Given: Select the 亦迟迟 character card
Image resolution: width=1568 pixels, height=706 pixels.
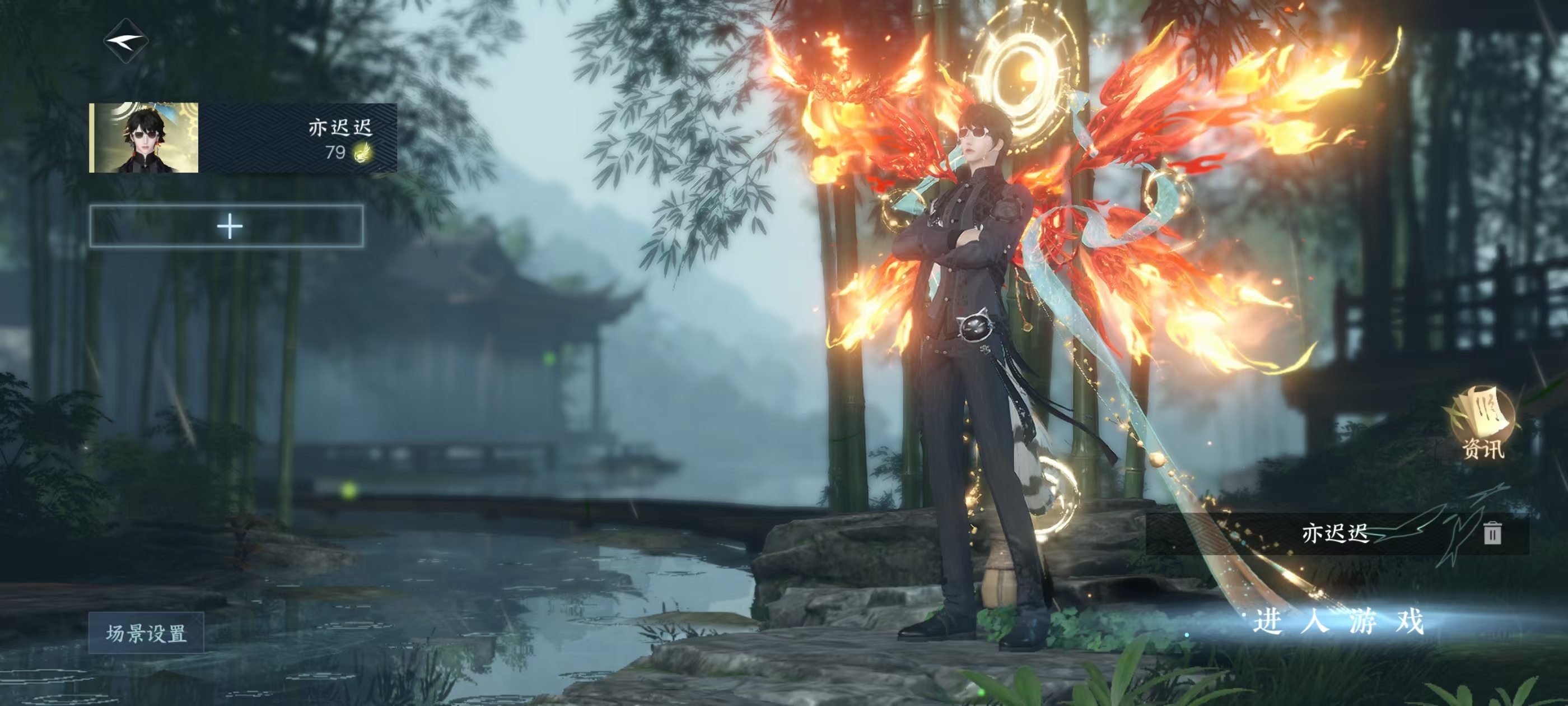Looking at the screenshot, I should click(x=244, y=138).
